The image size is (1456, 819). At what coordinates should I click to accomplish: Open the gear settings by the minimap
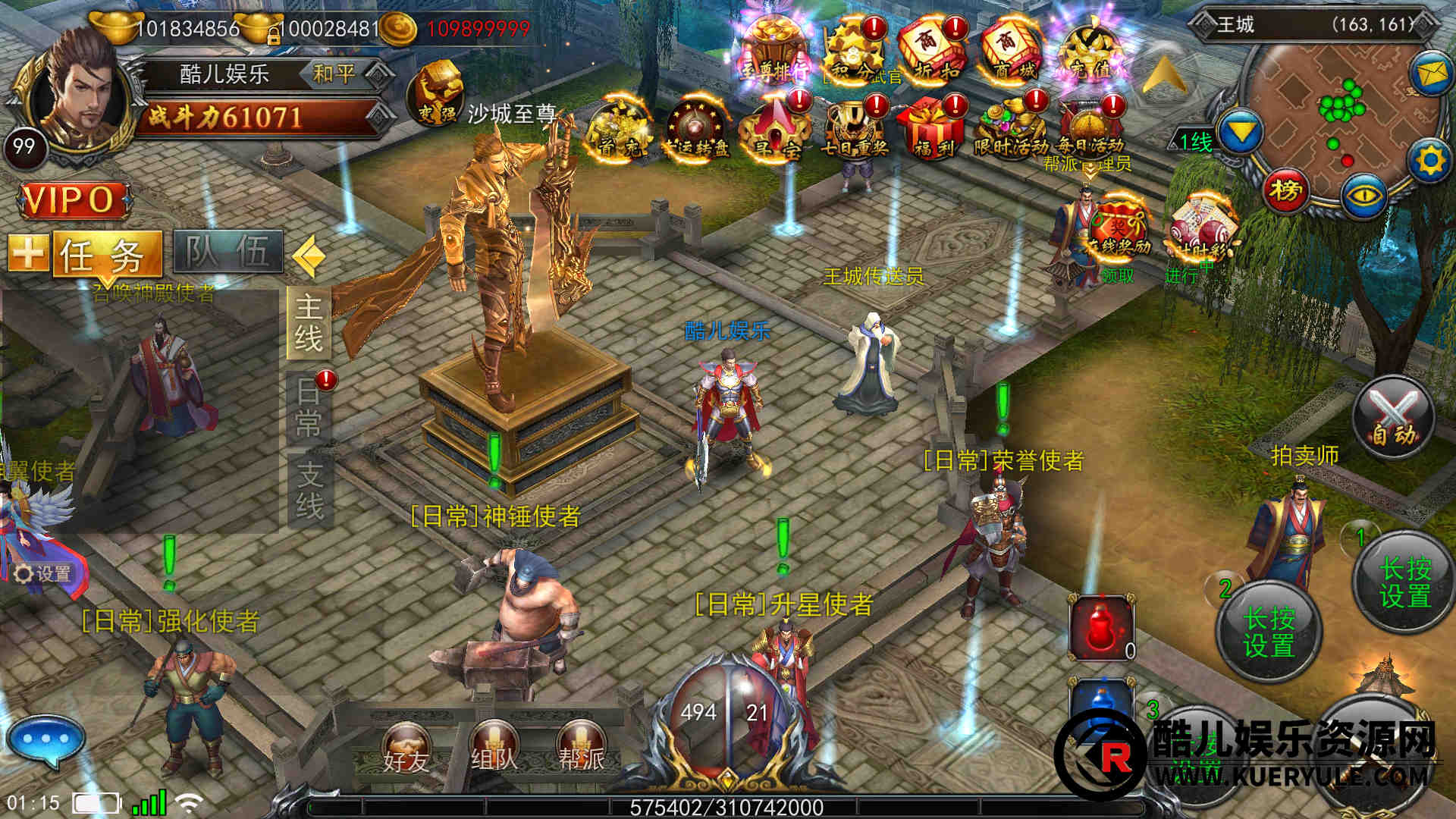1430,161
